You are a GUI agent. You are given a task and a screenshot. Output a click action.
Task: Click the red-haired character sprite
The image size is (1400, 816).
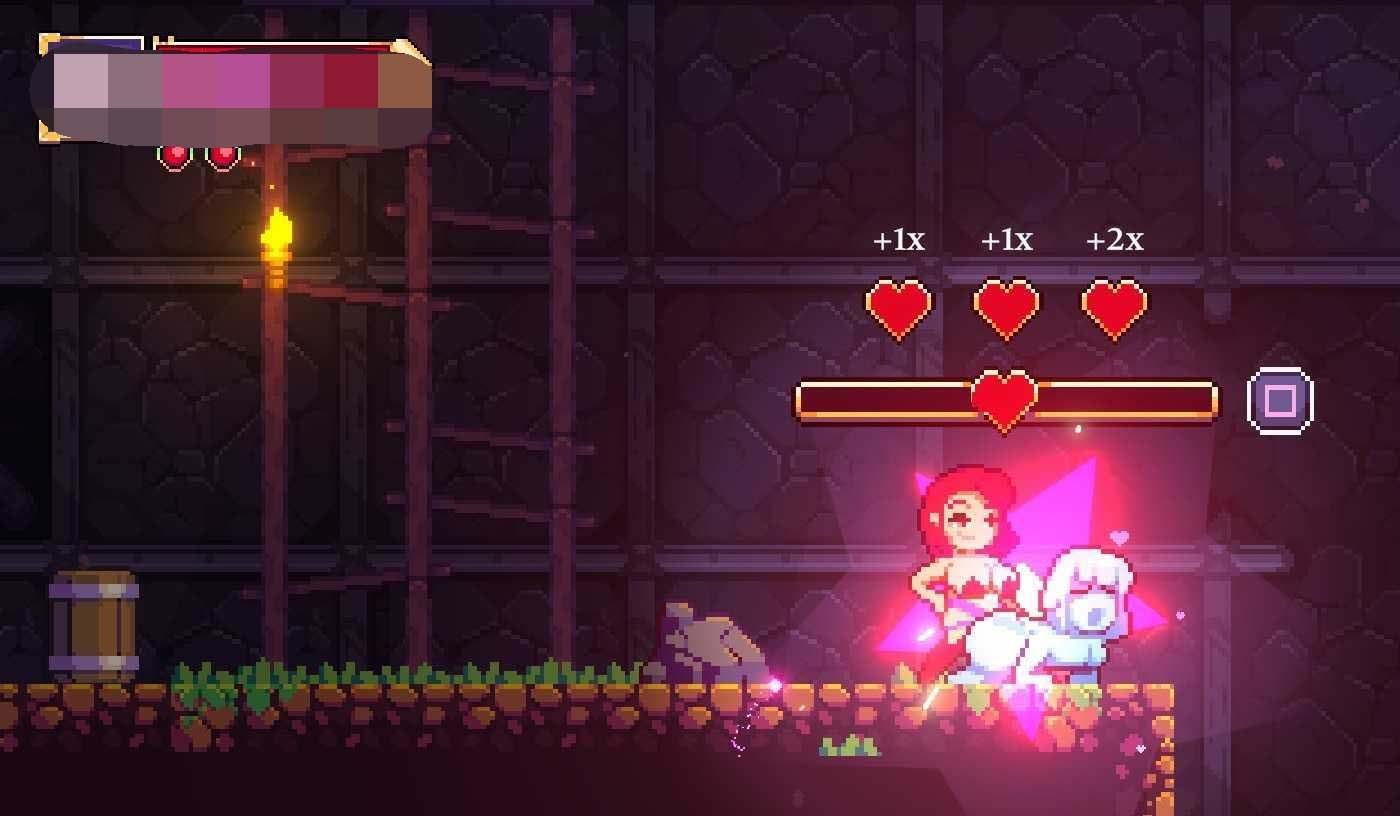pos(965,560)
